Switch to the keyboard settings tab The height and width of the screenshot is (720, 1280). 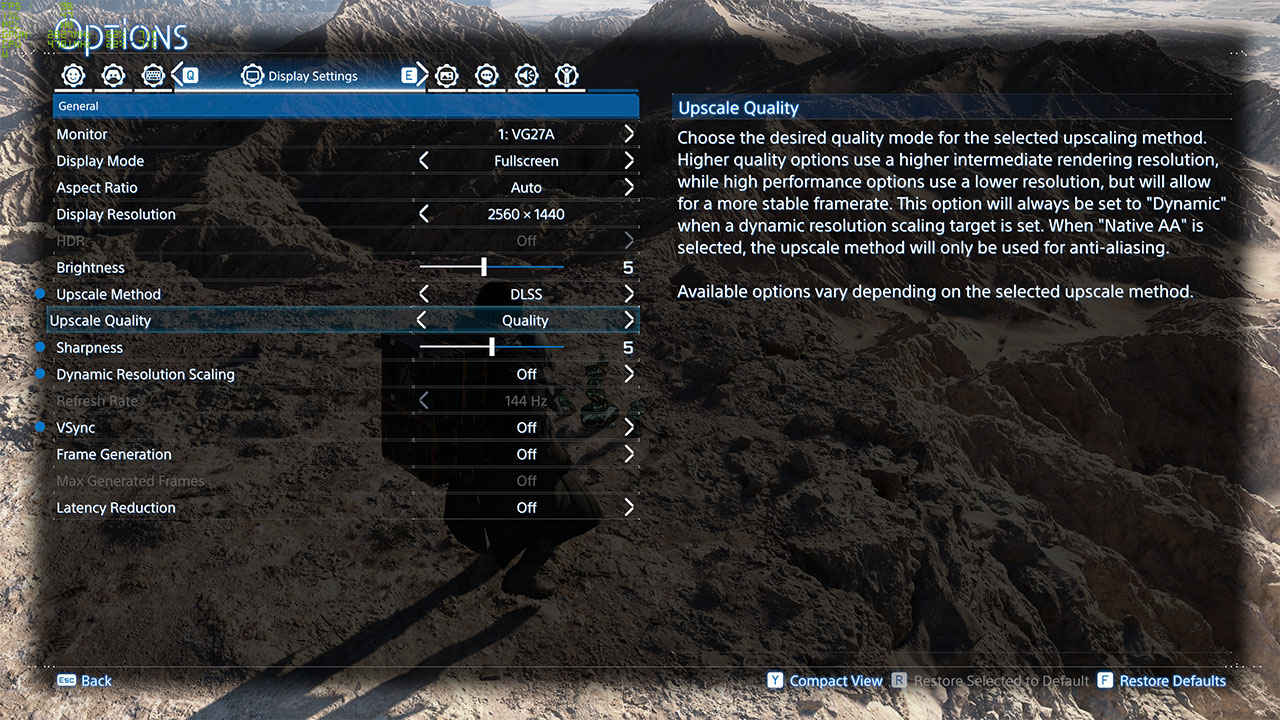(x=152, y=76)
